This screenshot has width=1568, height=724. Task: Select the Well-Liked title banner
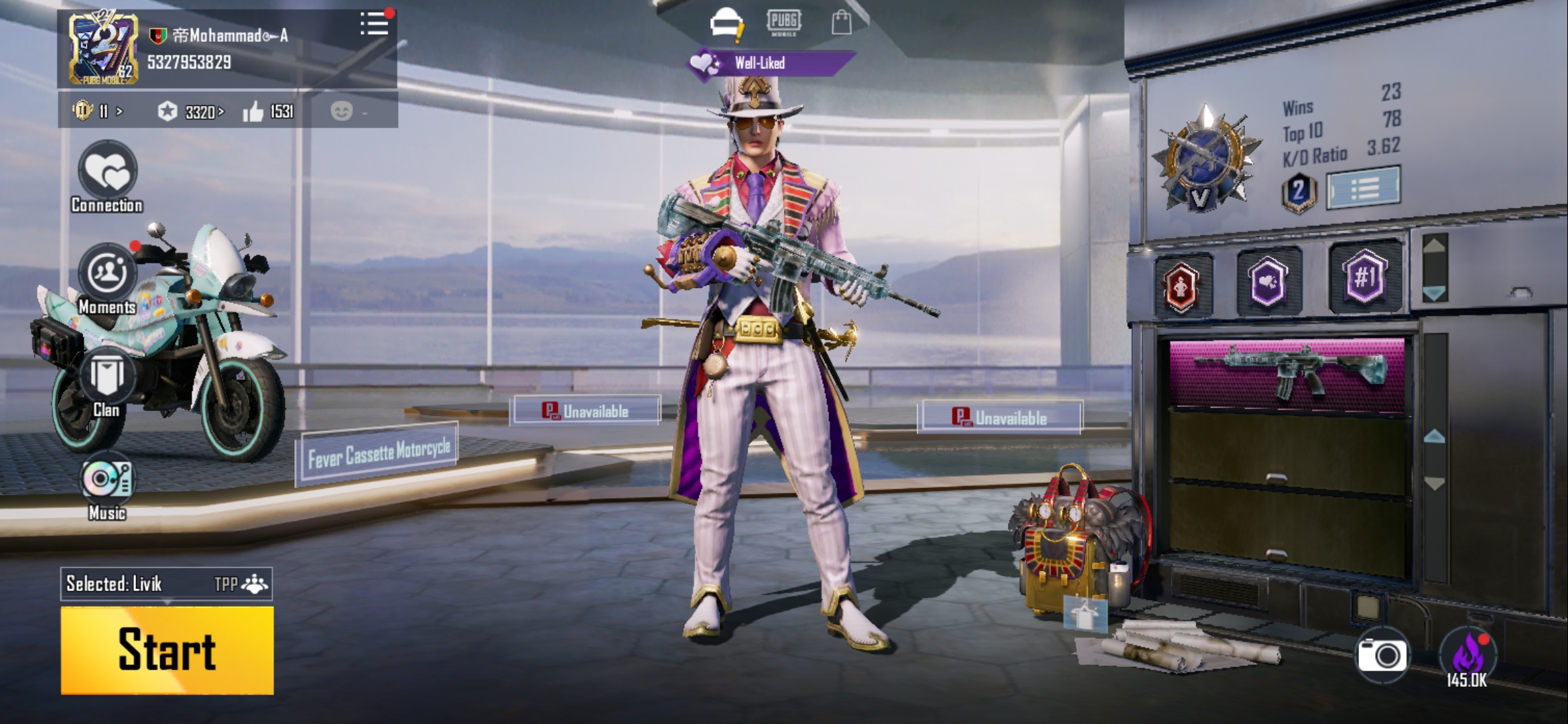pos(770,64)
